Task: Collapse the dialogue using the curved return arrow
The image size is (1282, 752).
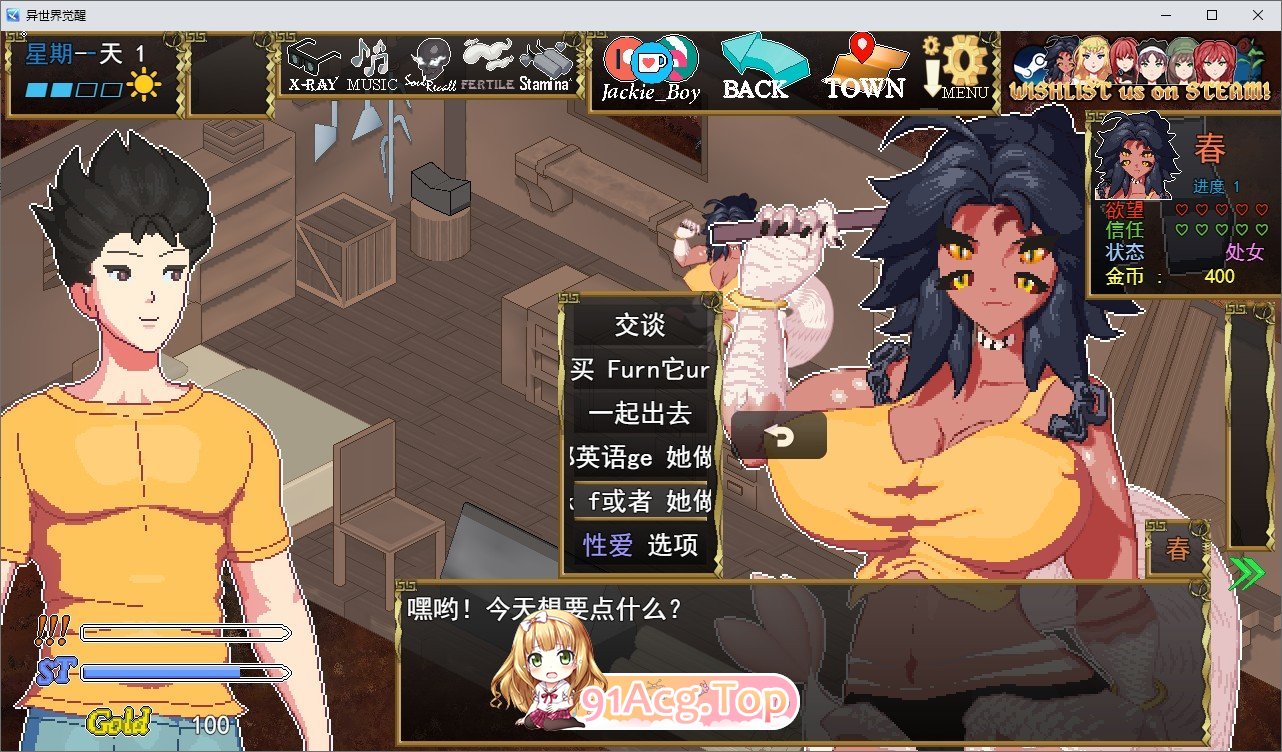Action: click(x=780, y=434)
